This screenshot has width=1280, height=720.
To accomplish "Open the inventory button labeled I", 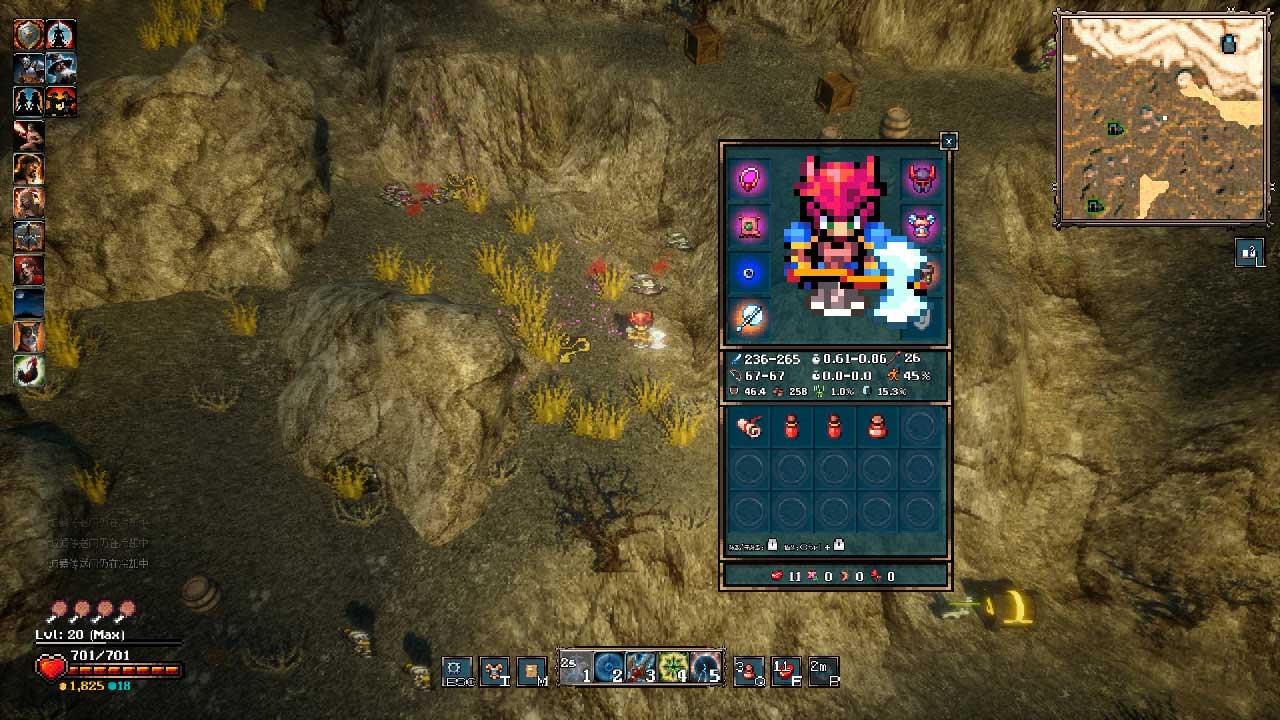I will click(495, 671).
